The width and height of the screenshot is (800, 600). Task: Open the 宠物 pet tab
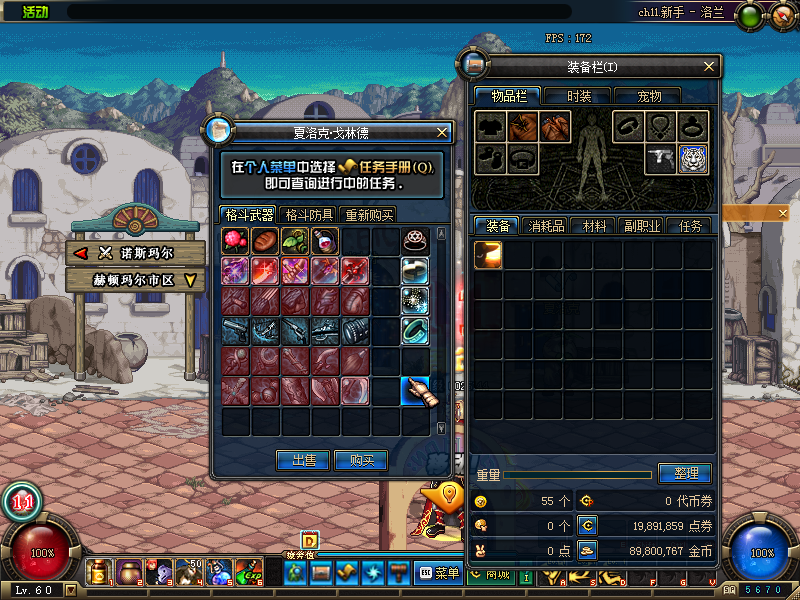point(650,96)
